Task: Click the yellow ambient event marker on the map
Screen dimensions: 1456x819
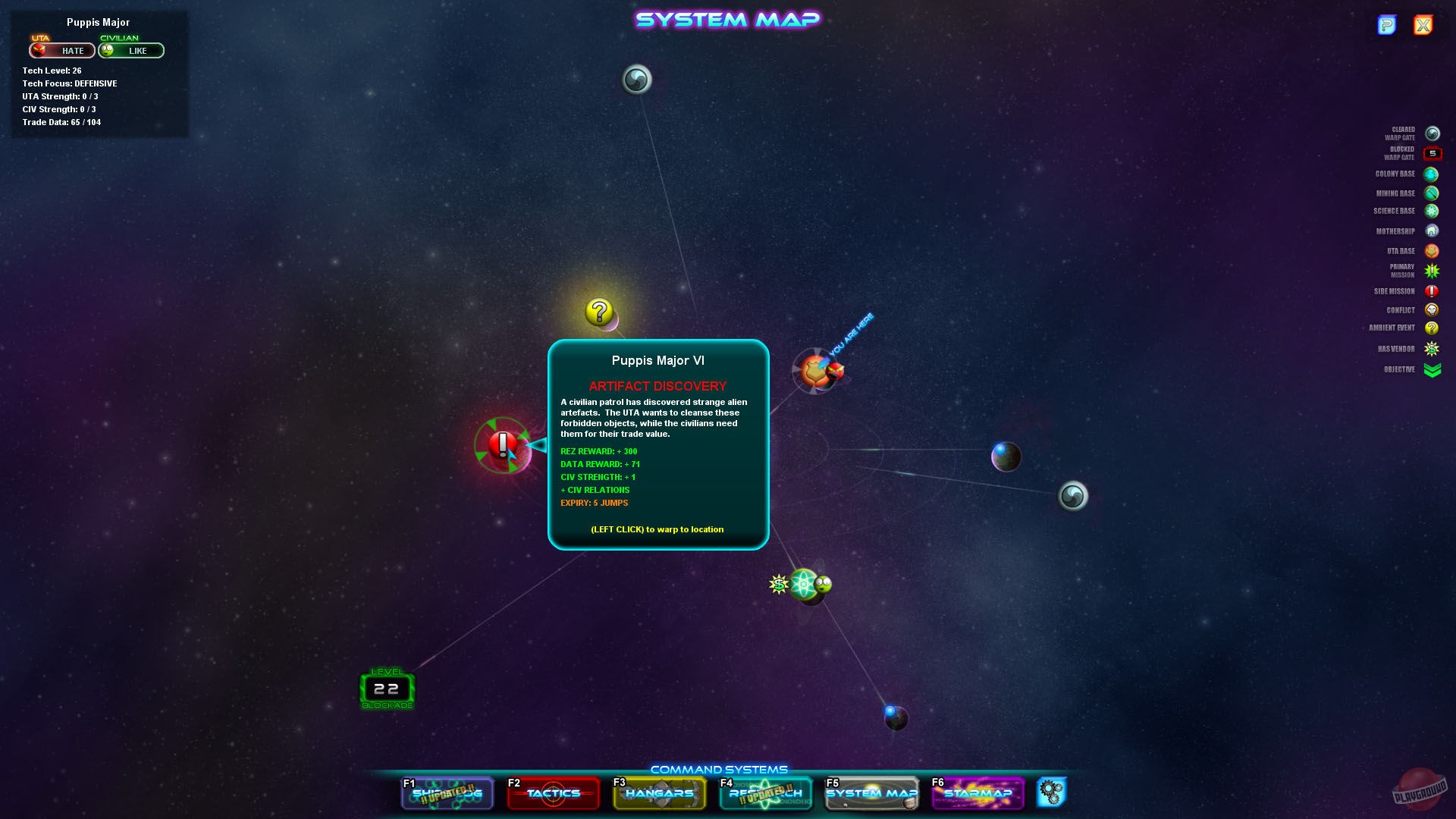Action: point(598,310)
